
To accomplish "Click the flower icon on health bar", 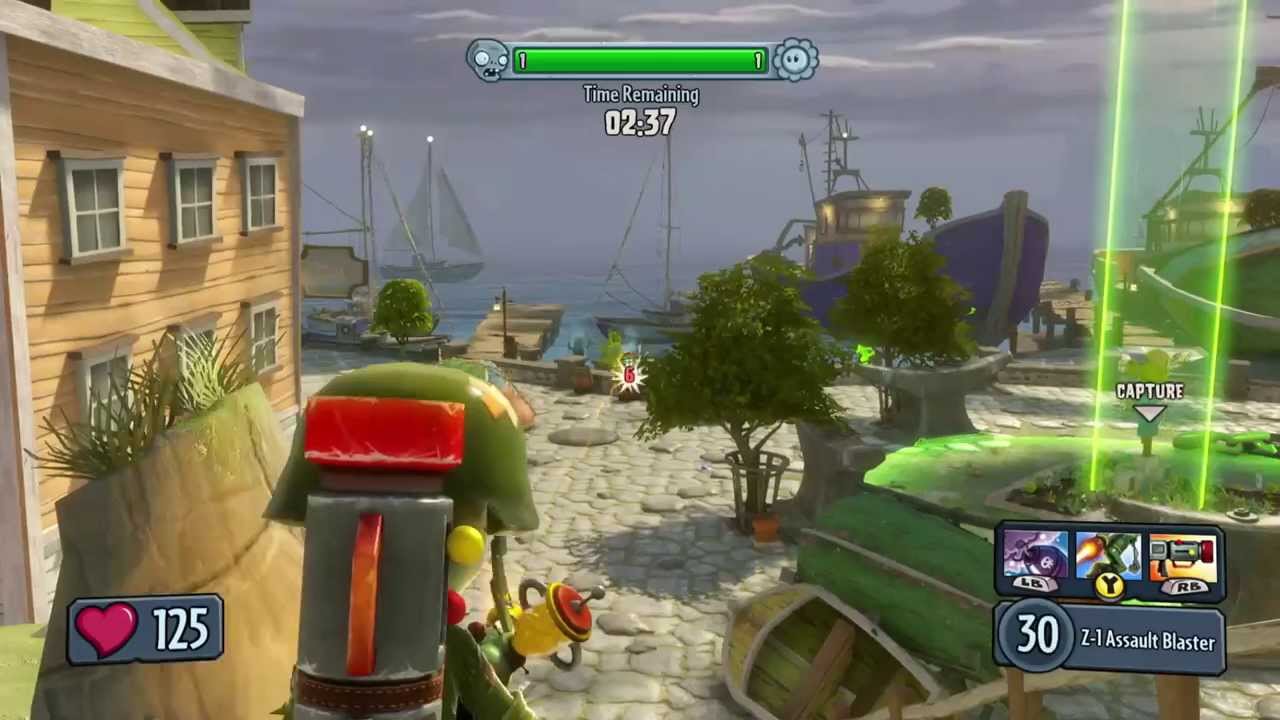I will 793,60.
